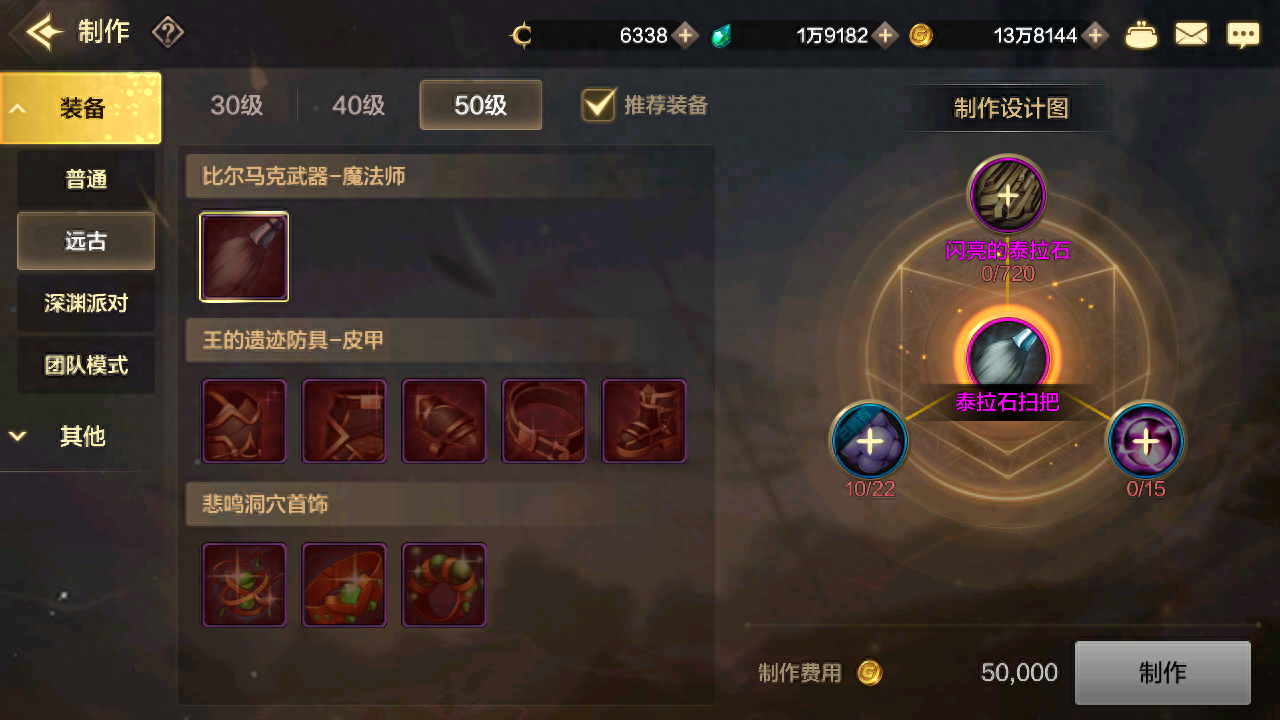Click the diamond currency counter showing 6338
Image resolution: width=1280 pixels, height=720 pixels.
tap(640, 34)
